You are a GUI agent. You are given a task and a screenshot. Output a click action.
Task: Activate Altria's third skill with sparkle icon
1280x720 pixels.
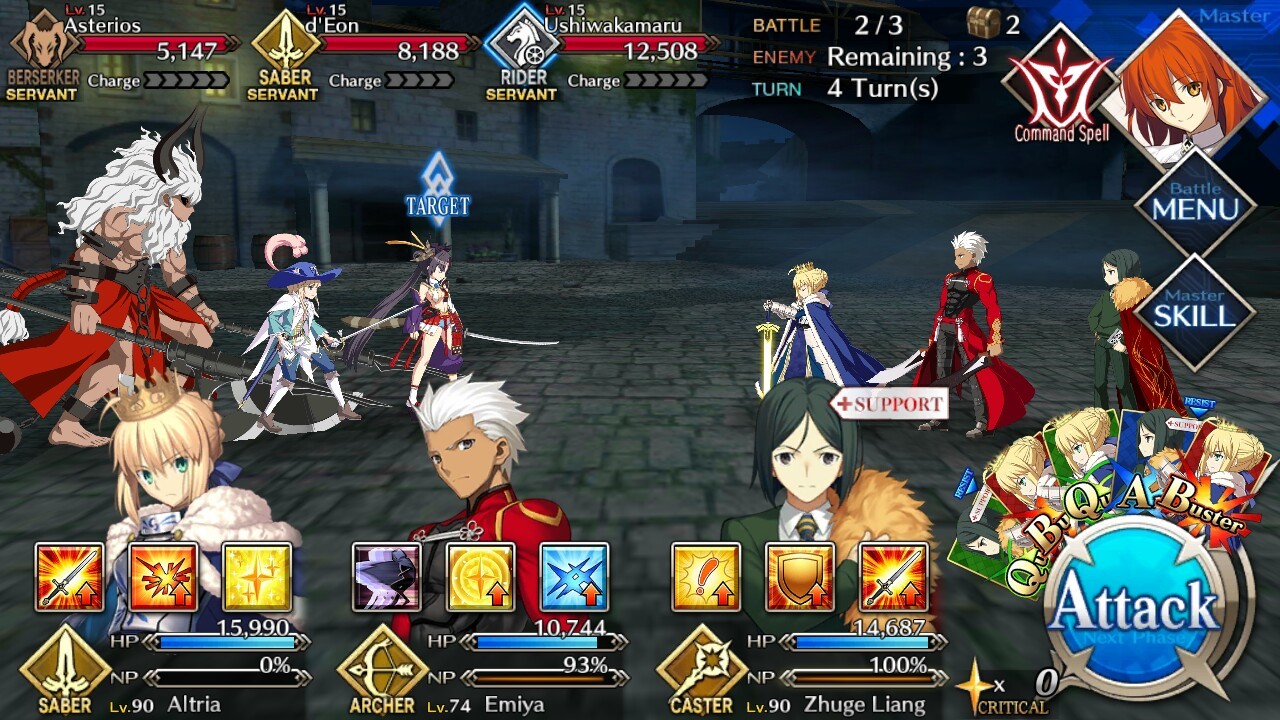(x=256, y=577)
